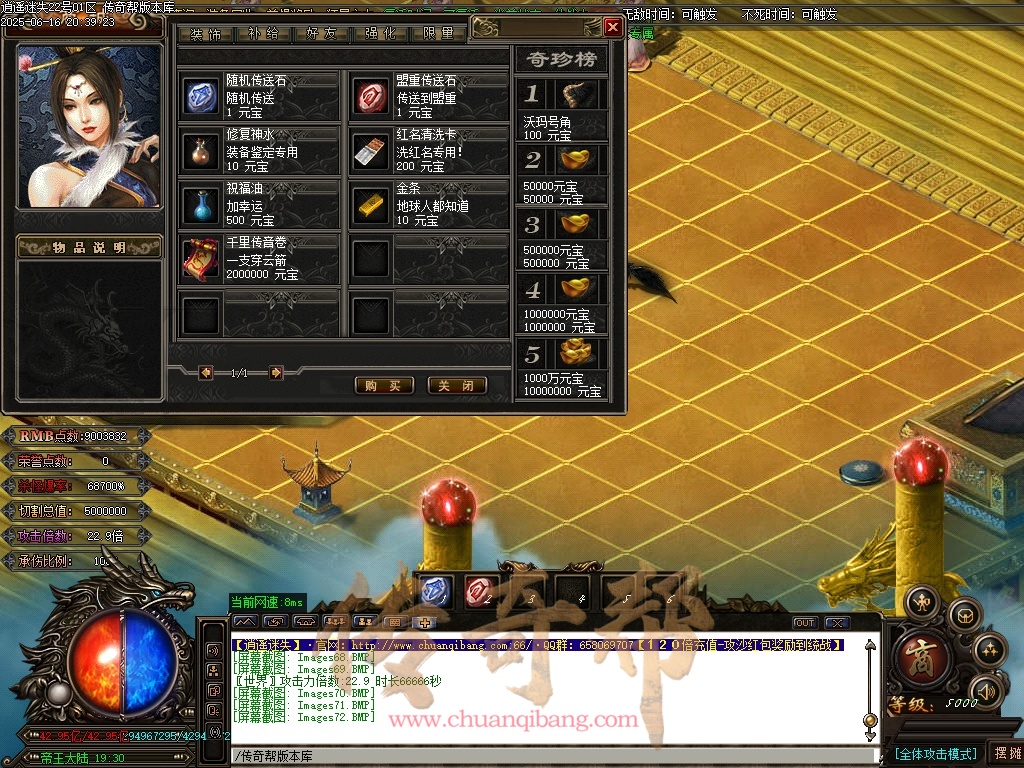The width and height of the screenshot is (1024, 768).
Task: Toggle the 全体攻击模式 attack mode
Action: pyautogui.click(x=936, y=753)
